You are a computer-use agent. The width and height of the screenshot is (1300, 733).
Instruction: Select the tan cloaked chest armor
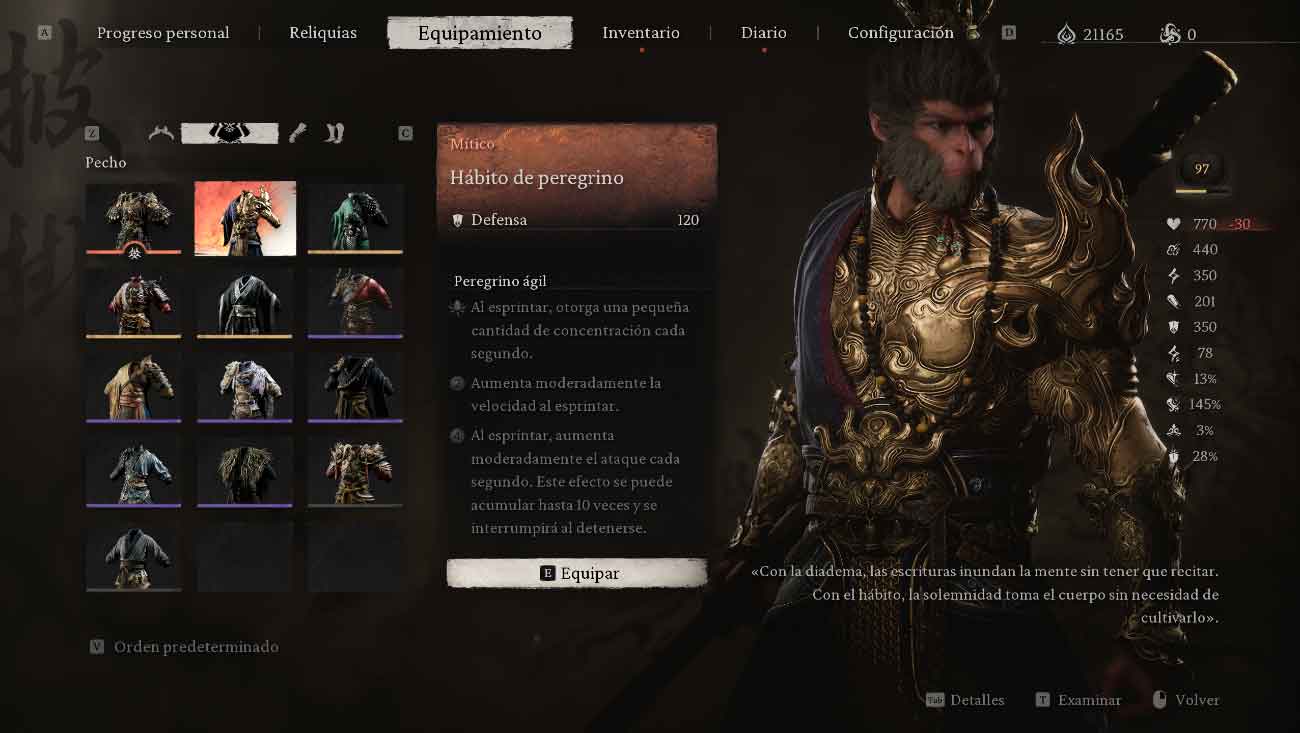134,386
